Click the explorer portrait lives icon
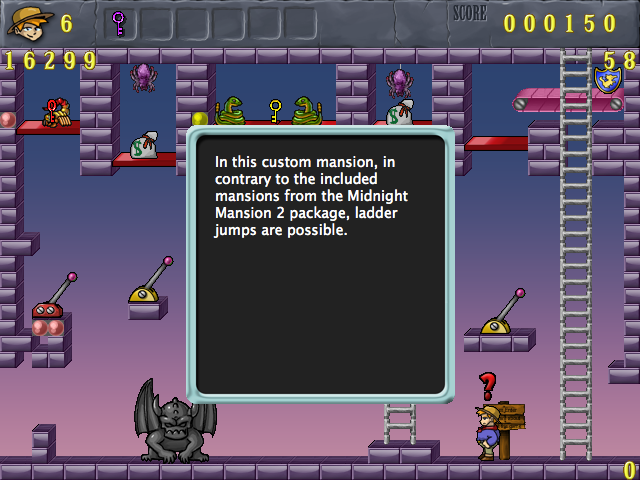 click(26, 21)
